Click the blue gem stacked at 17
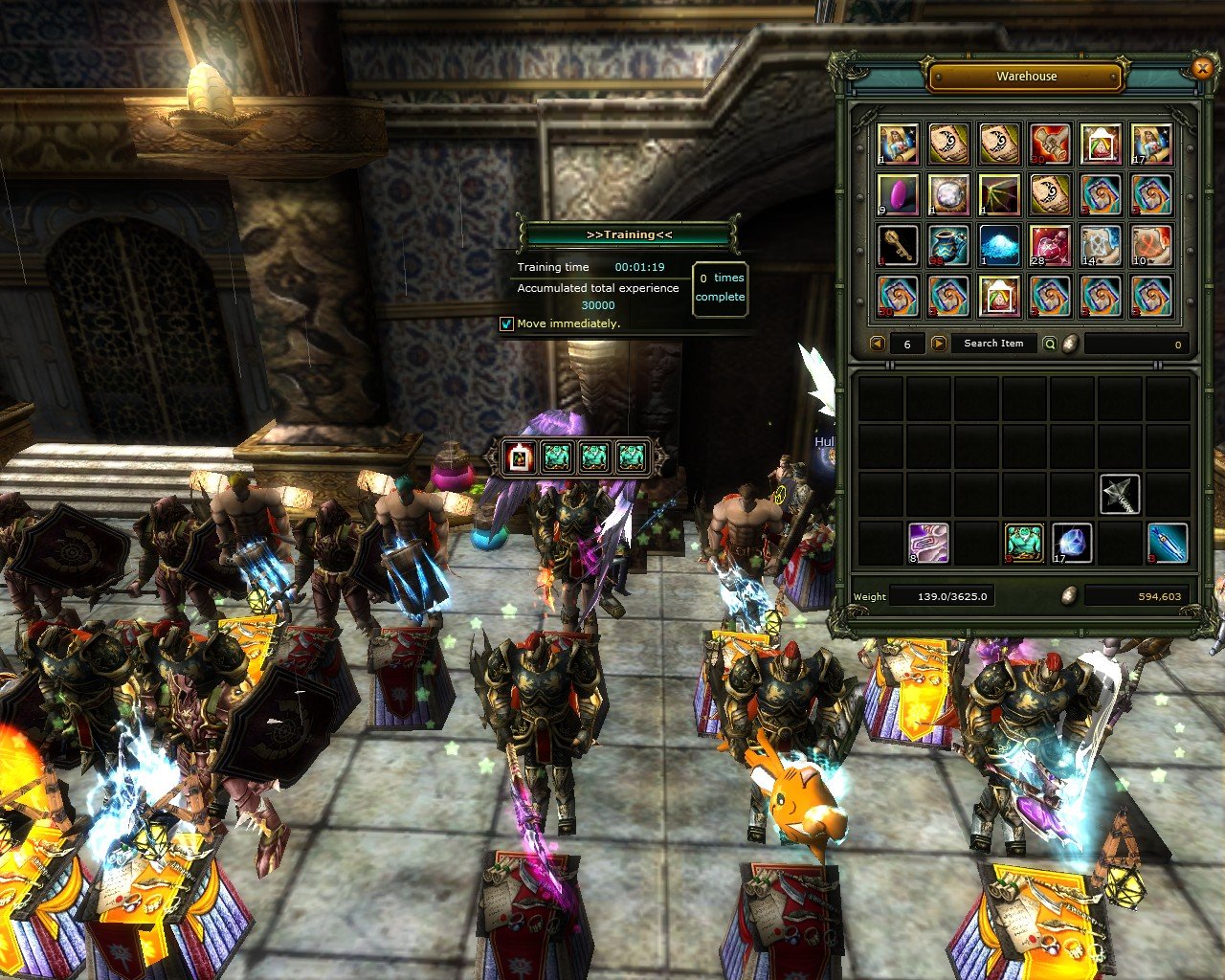Screen dimensions: 1225x980 [1074, 542]
